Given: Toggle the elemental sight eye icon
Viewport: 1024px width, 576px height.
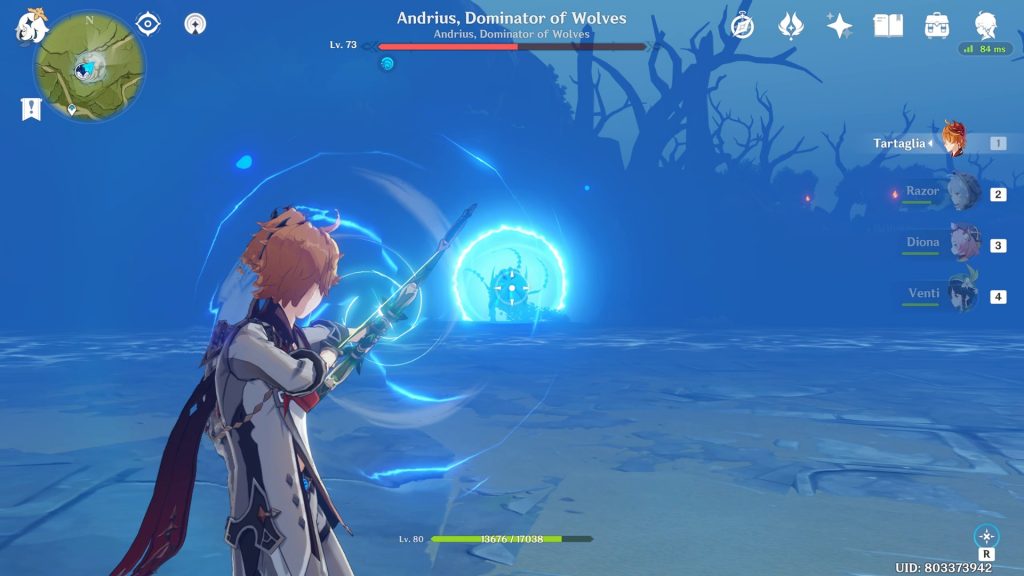Looking at the screenshot, I should tap(148, 24).
